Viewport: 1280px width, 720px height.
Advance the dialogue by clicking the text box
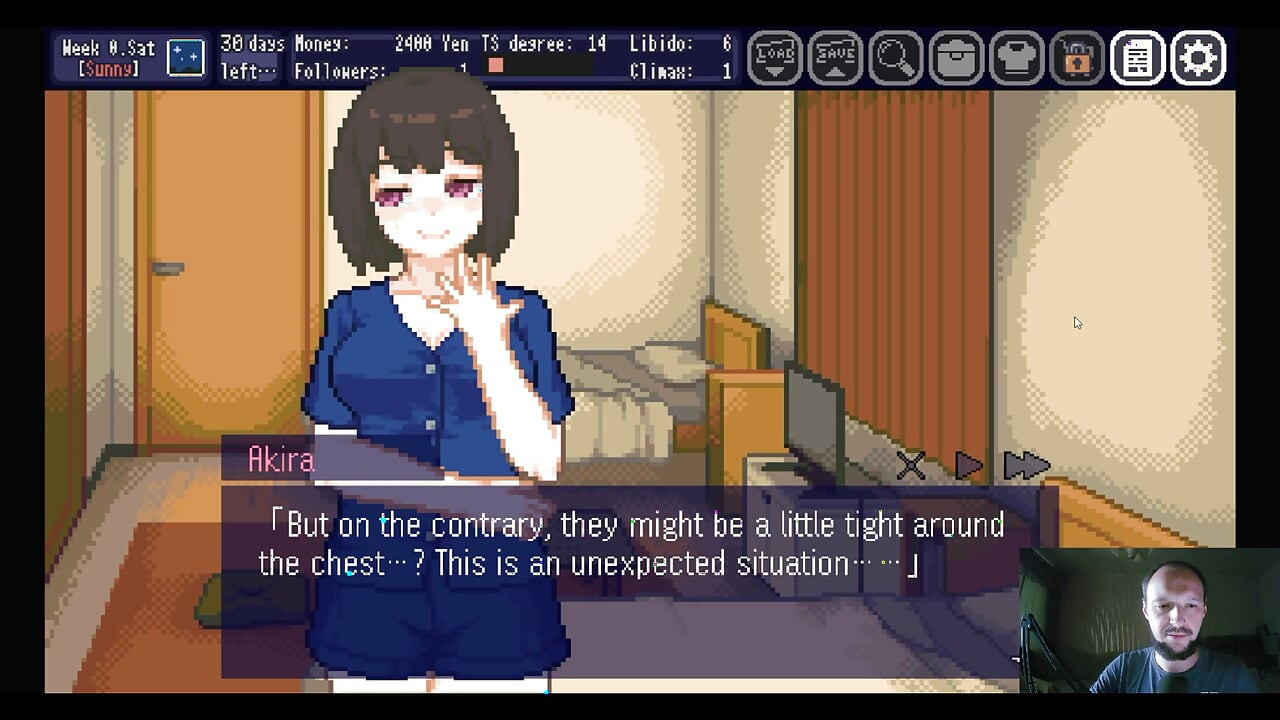[630, 580]
